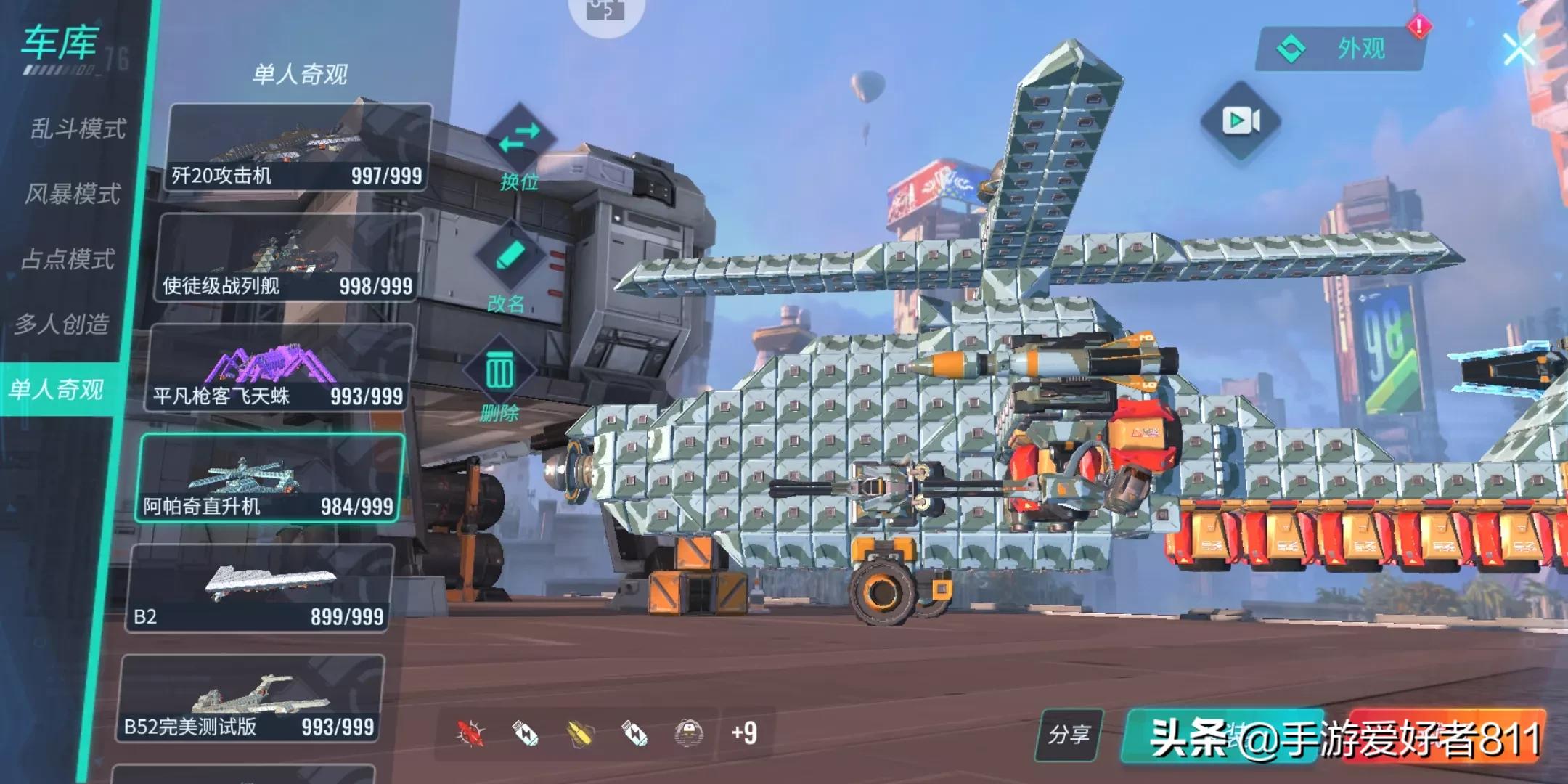
Task: Open the 风暴模式 garage tab
Action: tap(73, 194)
